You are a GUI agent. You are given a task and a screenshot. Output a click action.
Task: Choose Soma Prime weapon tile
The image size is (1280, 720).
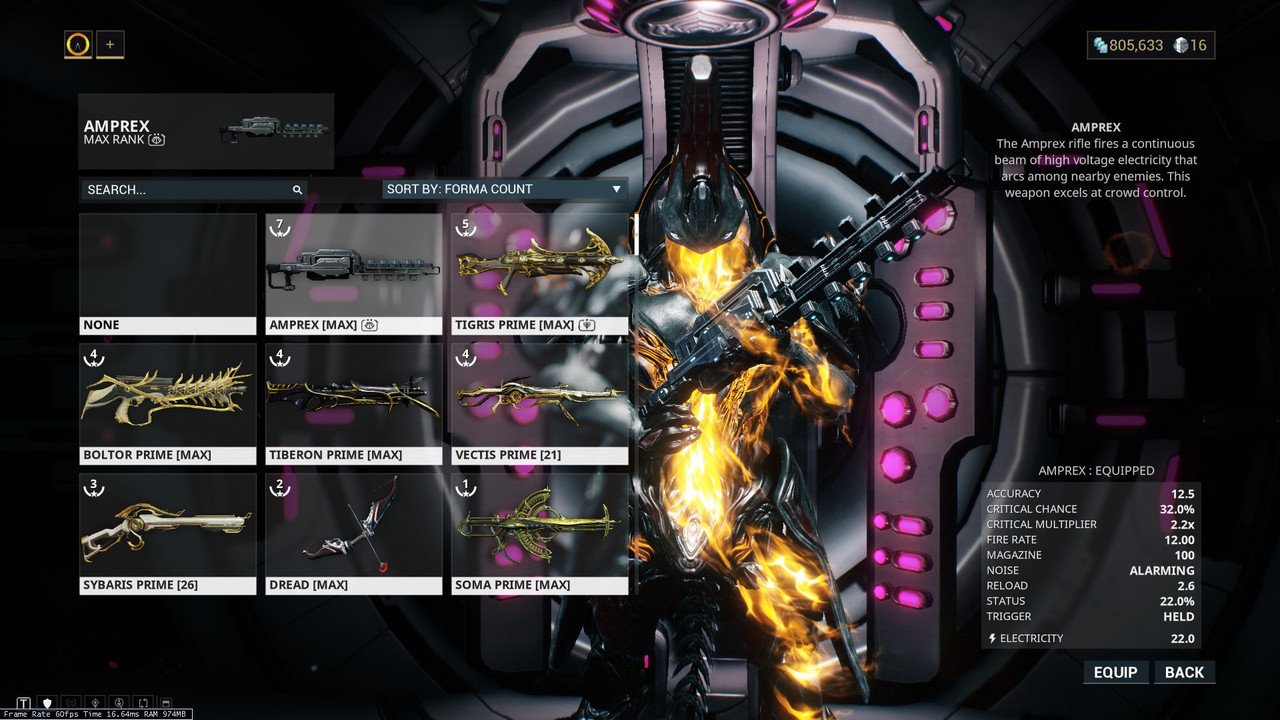[540, 533]
